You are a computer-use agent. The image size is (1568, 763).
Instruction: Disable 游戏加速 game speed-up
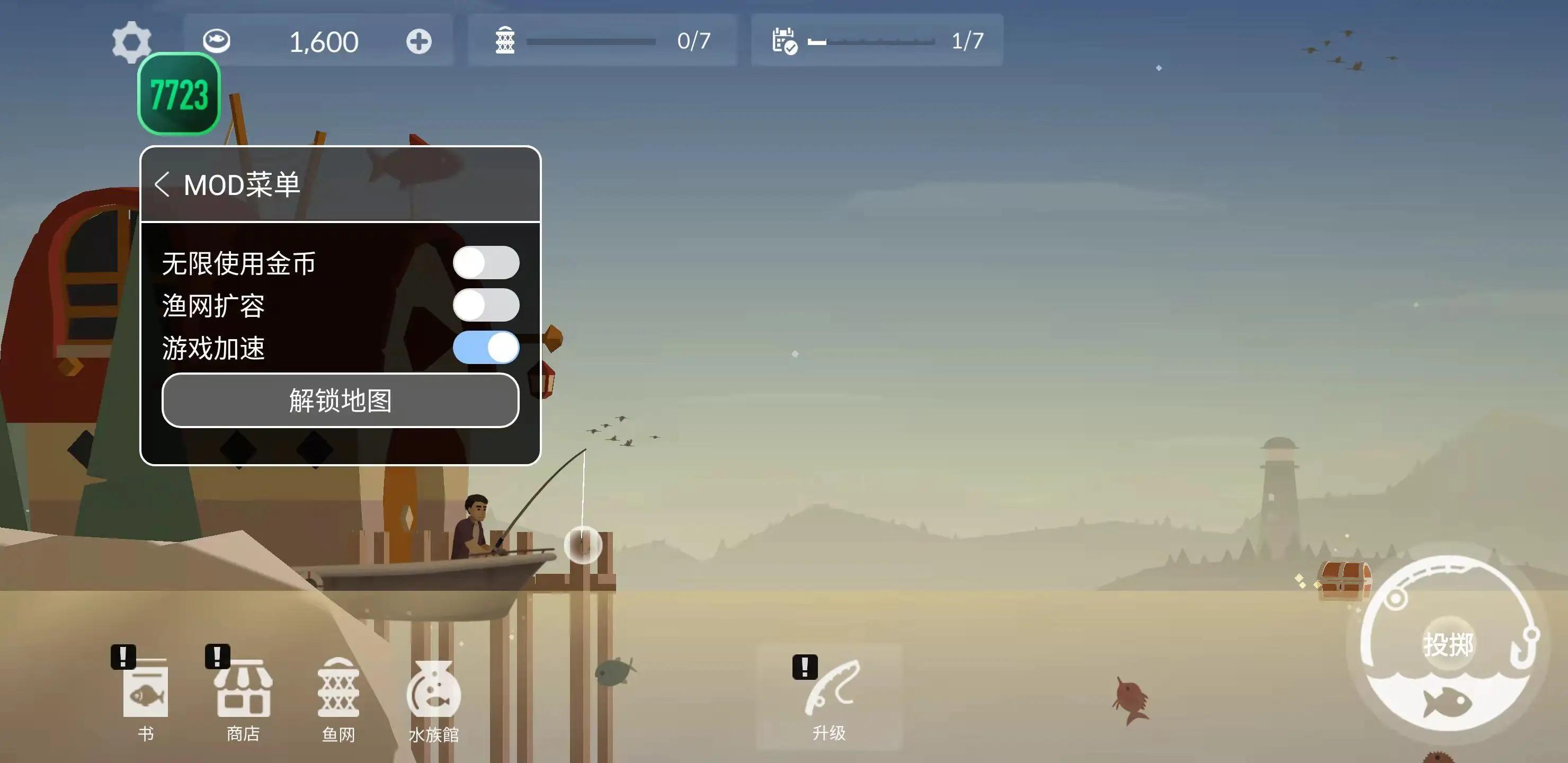(486, 348)
